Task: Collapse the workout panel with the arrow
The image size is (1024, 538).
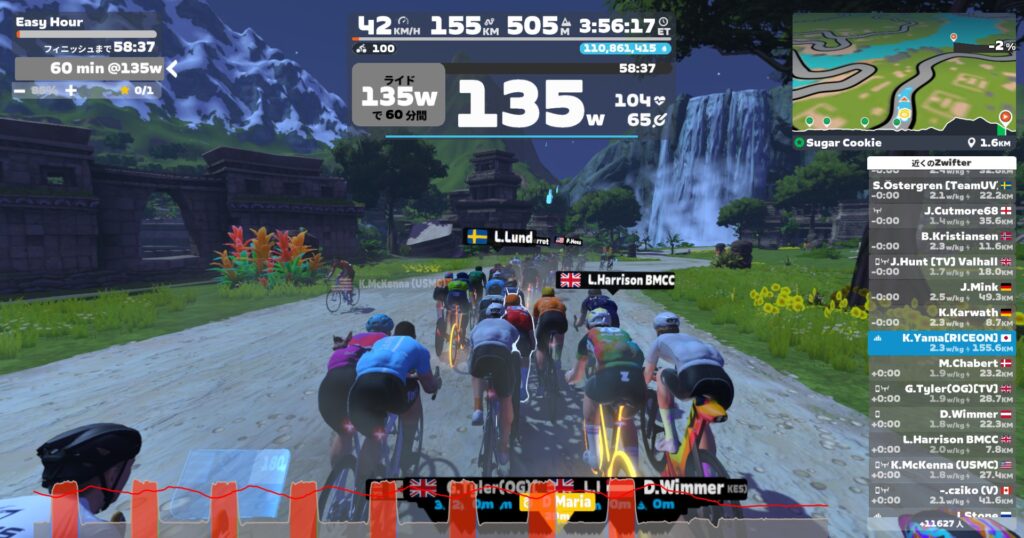Action: pos(172,68)
